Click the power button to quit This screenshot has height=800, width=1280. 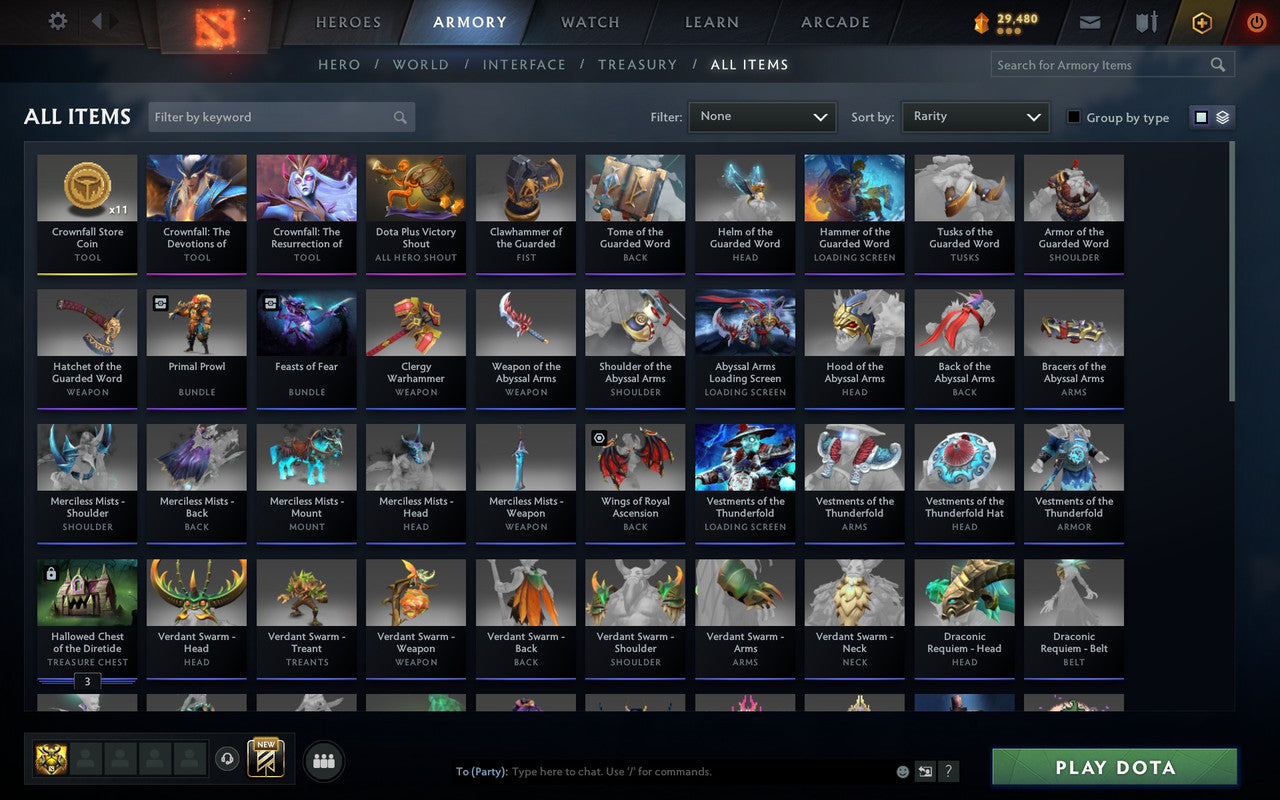tap(1256, 22)
